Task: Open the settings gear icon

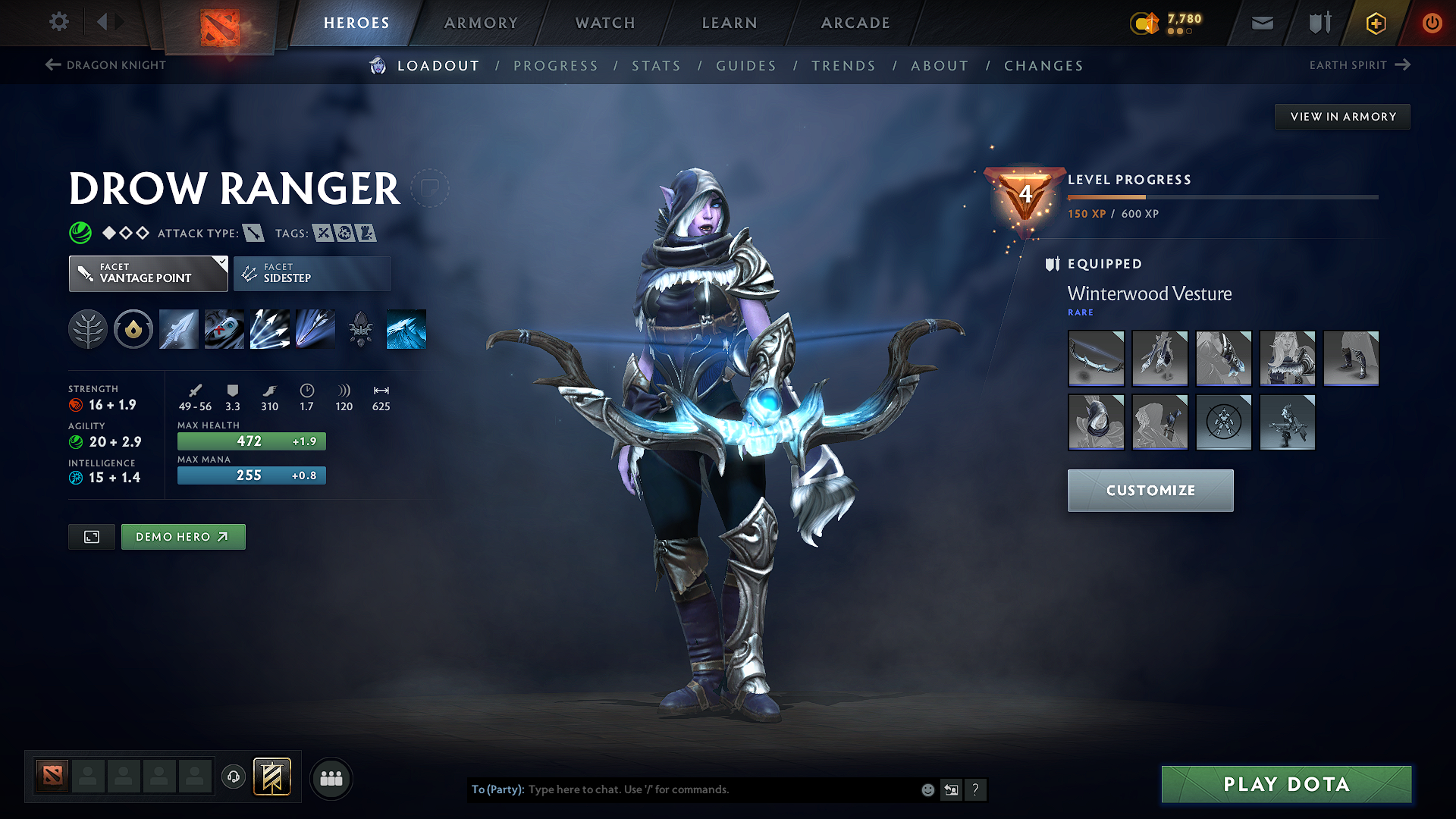Action: pyautogui.click(x=58, y=22)
